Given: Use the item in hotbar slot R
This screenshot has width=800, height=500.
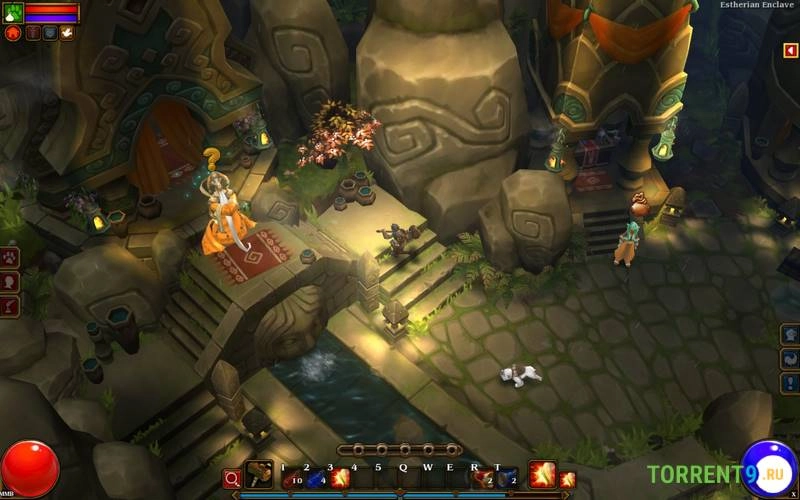Looking at the screenshot, I should point(484,479).
